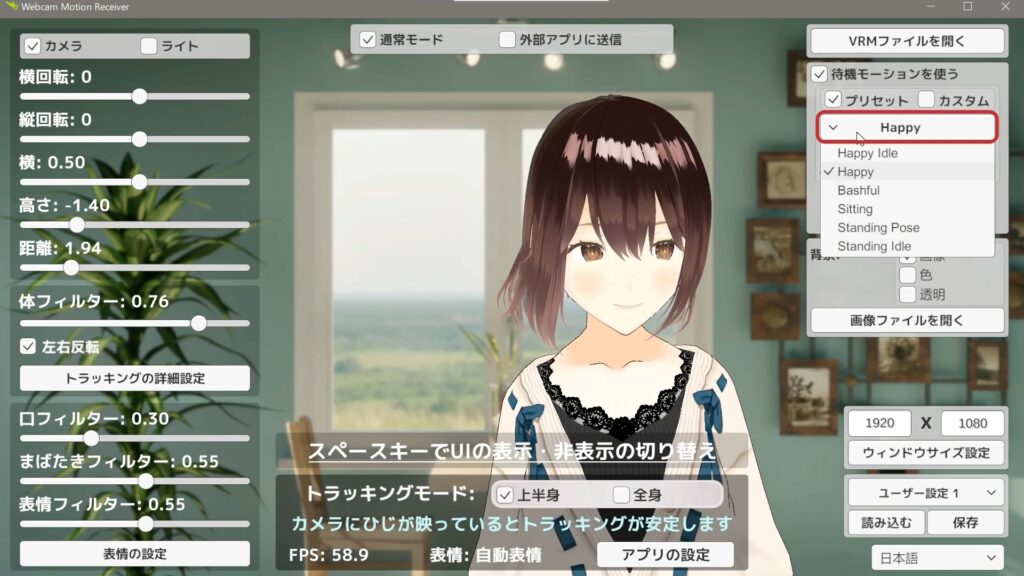Viewport: 1024px width, 576px height.
Task: Save settings with 保存 button
Action: click(964, 522)
